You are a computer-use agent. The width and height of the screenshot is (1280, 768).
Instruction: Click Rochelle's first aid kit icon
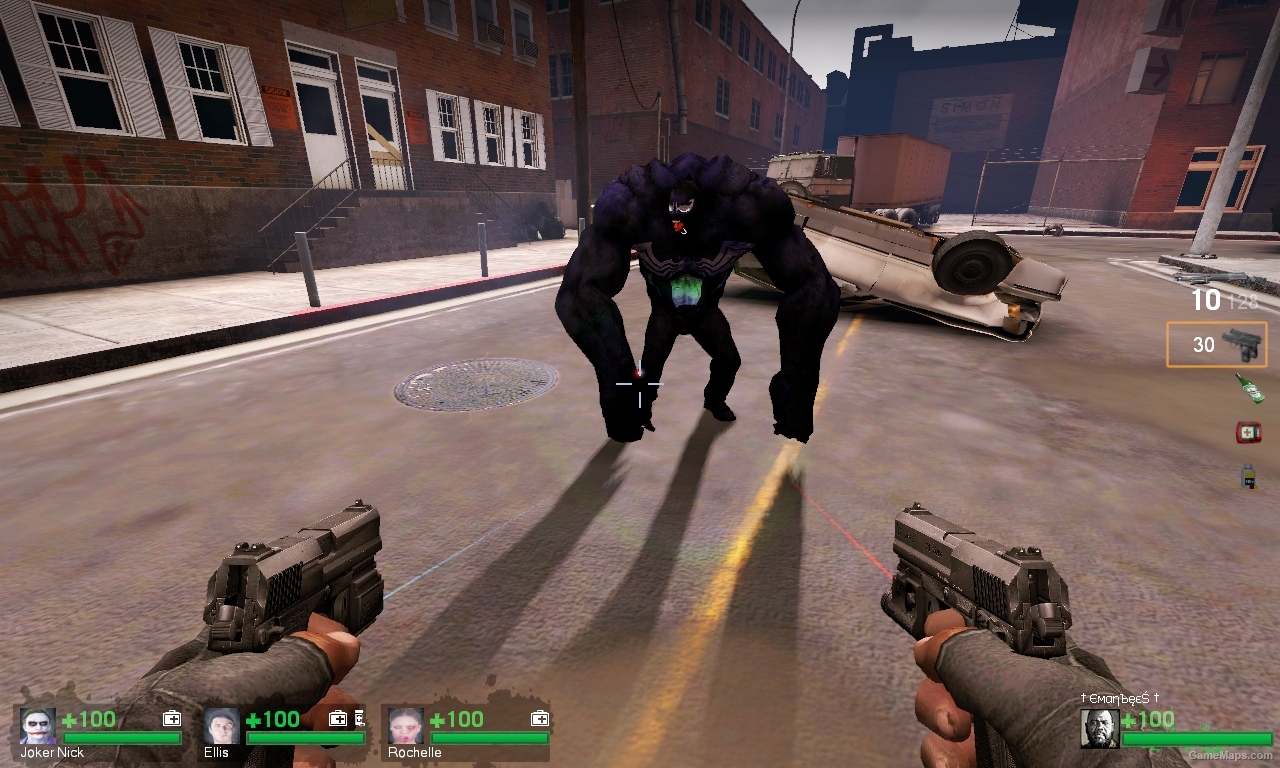click(541, 718)
